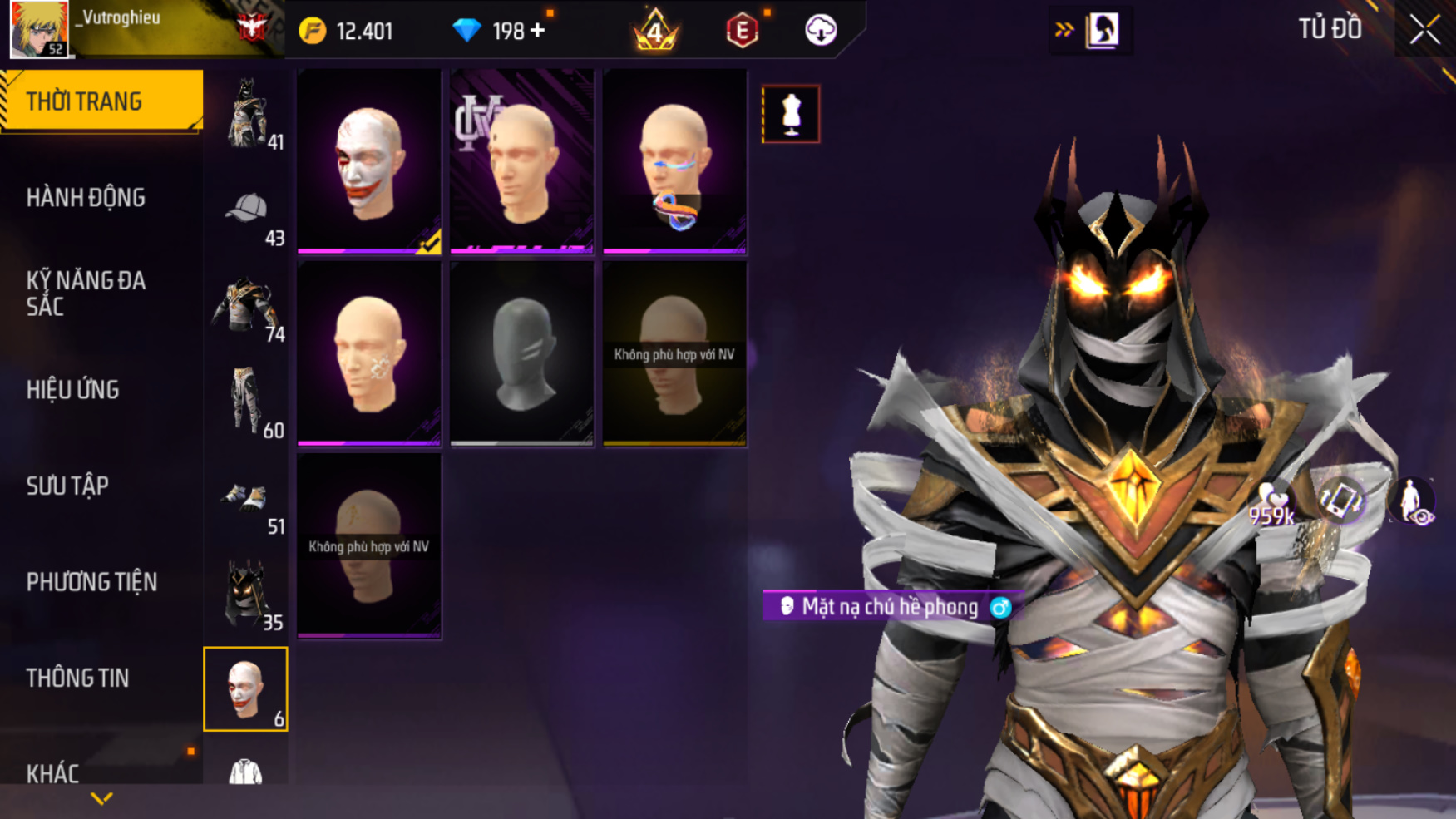The width and height of the screenshot is (1456, 819).
Task: Open the red E badge icon
Action: click(x=742, y=32)
